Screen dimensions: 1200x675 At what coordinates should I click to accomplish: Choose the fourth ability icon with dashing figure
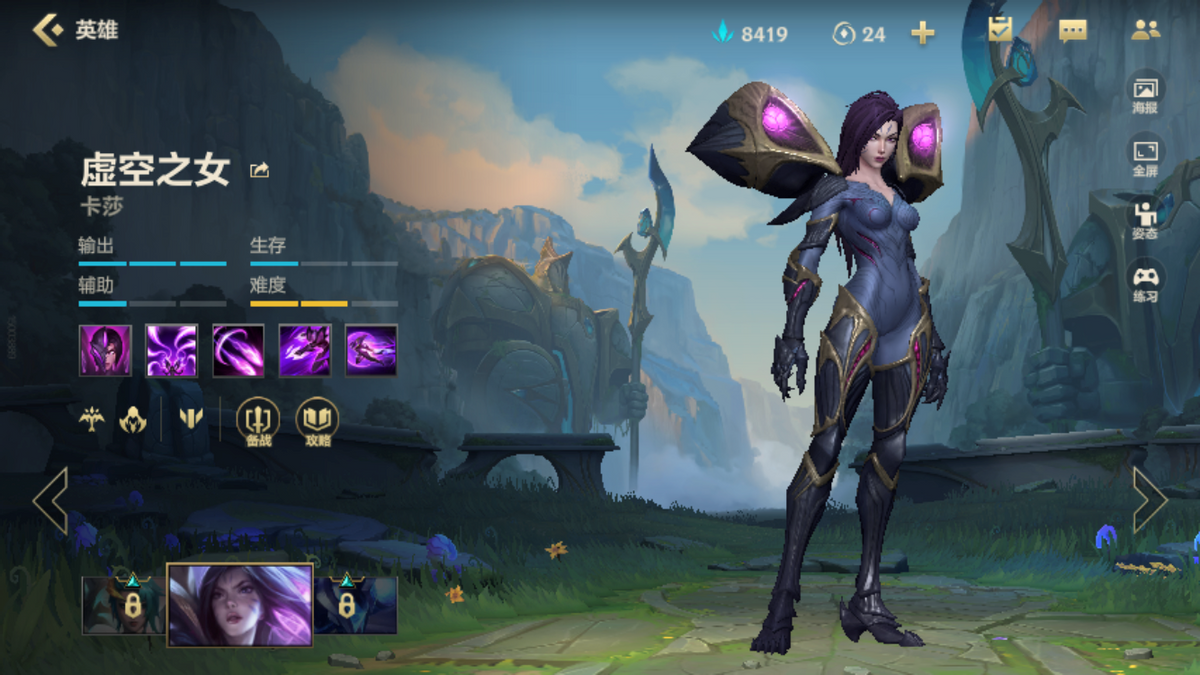point(305,350)
